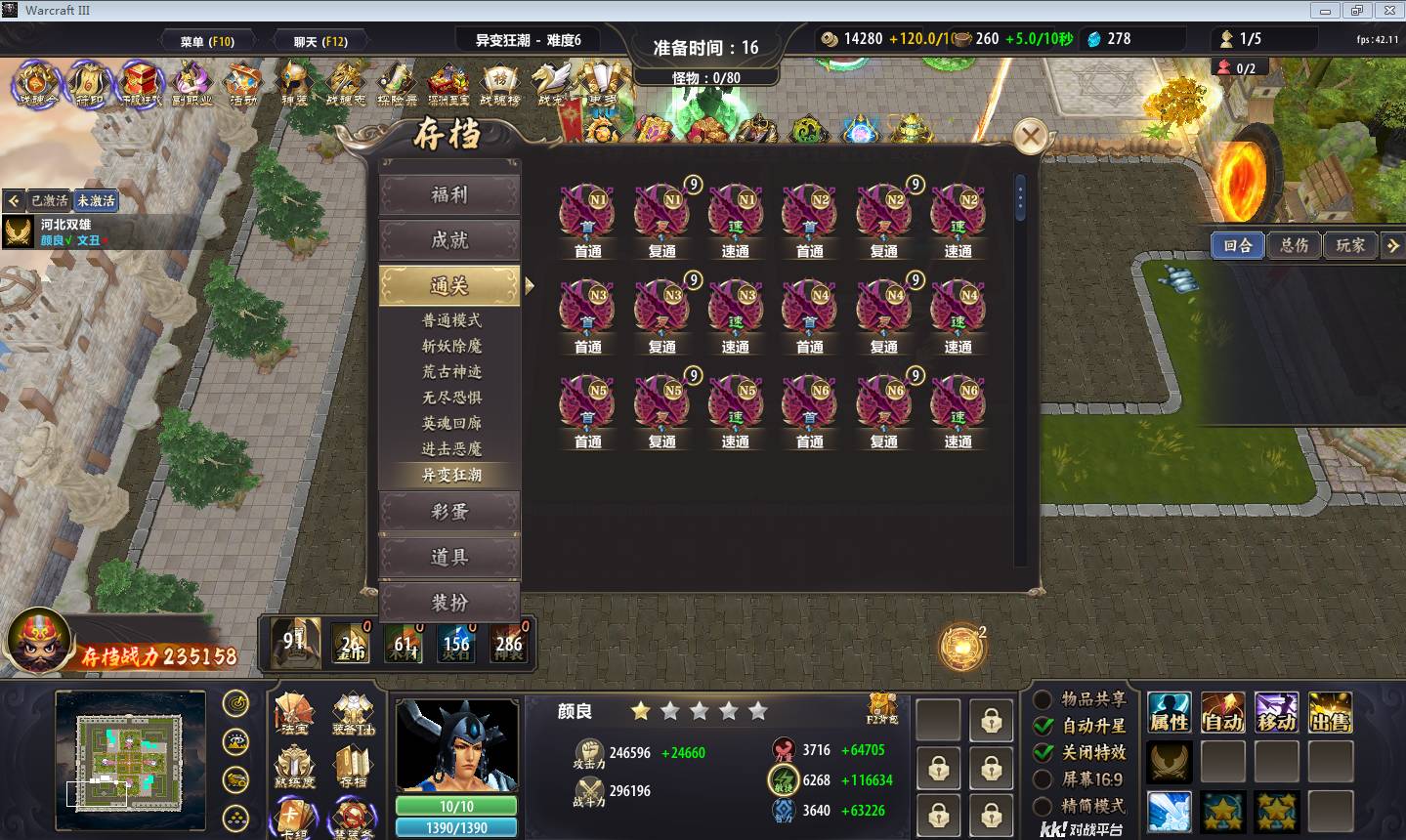Close the 存档 archive panel
Viewport: 1406px width, 840px height.
coord(1030,137)
